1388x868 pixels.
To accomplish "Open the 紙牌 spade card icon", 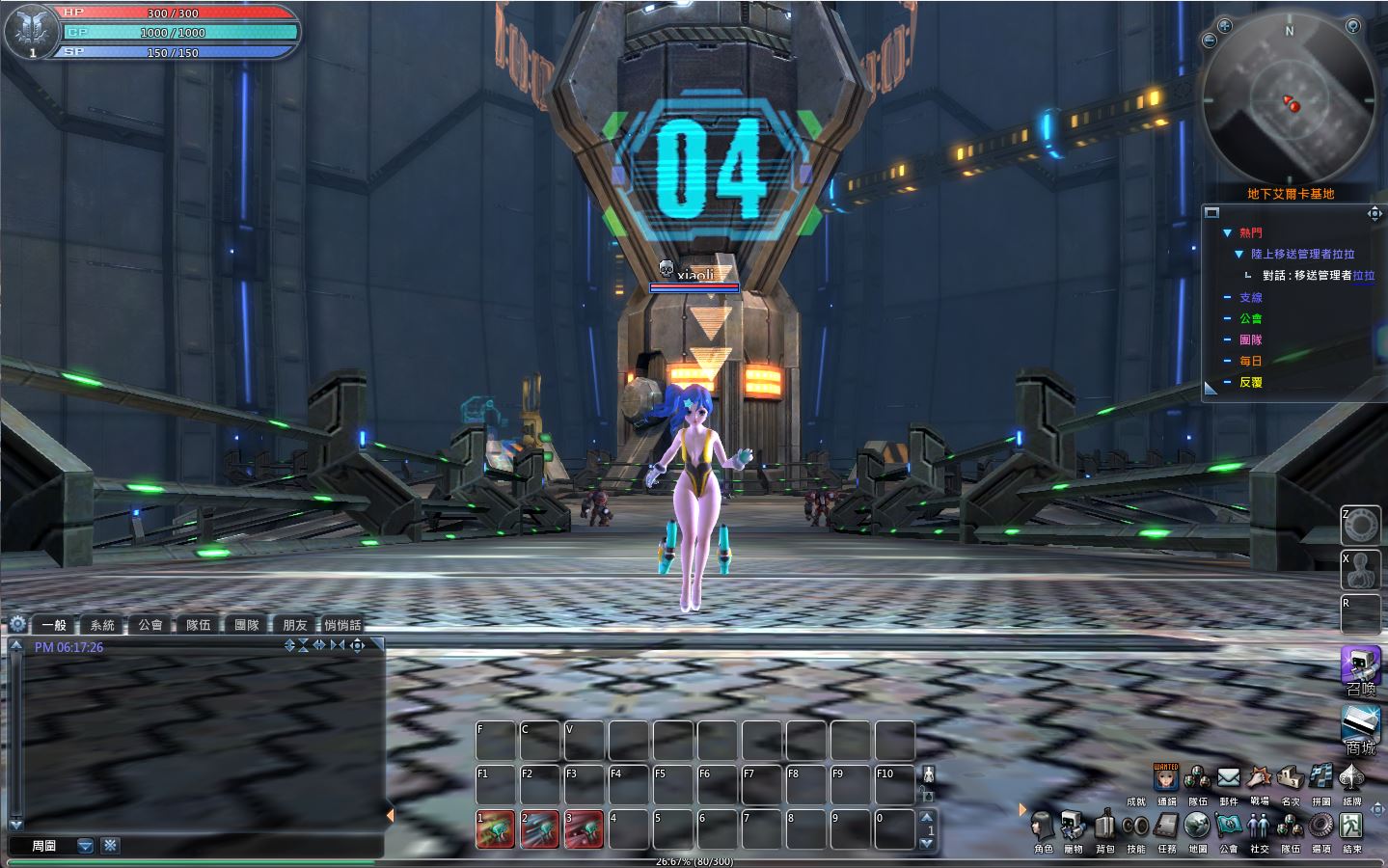I will tap(1351, 777).
